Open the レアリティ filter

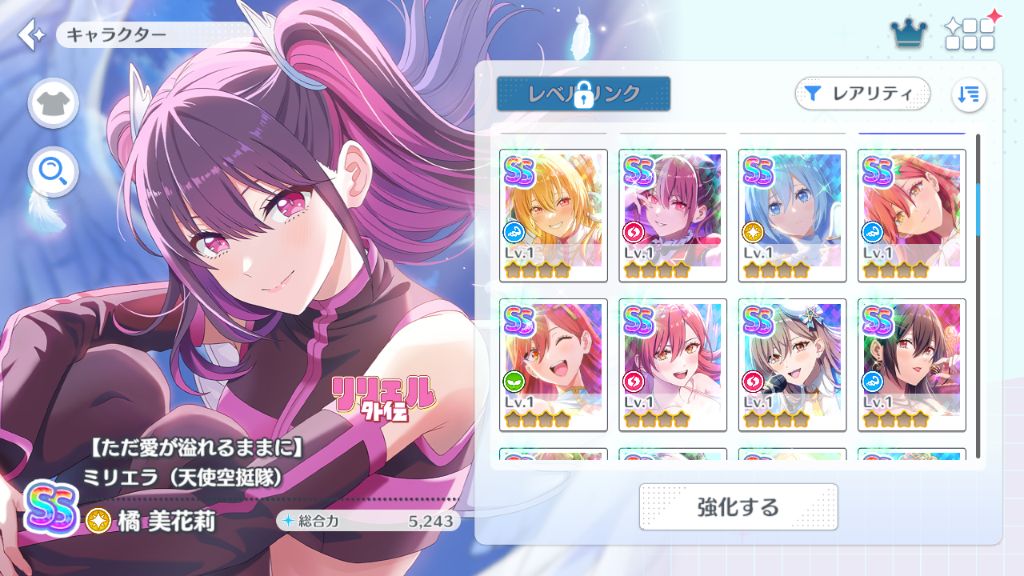tap(862, 94)
